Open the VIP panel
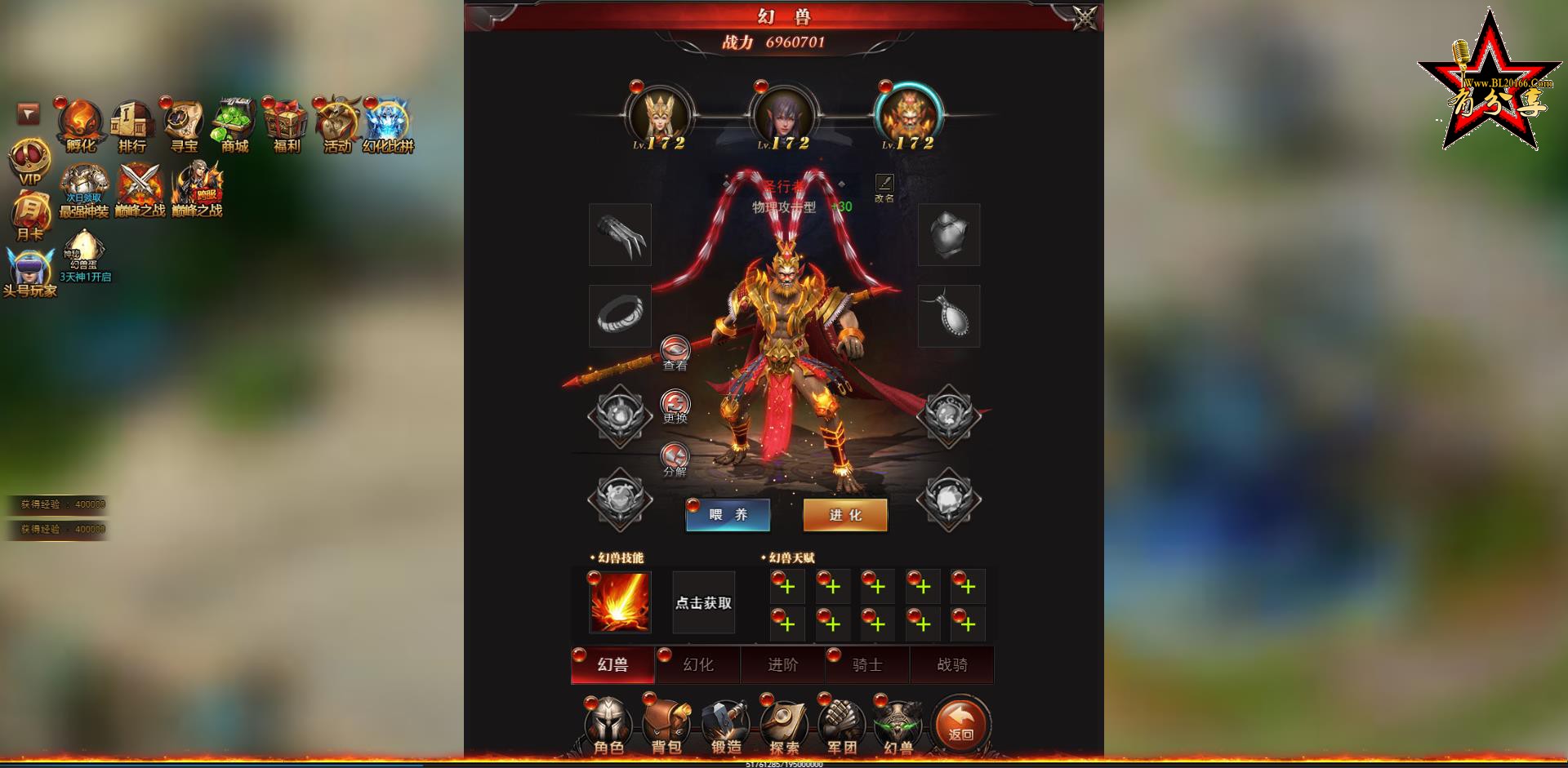Image resolution: width=1568 pixels, height=768 pixels. [x=26, y=159]
